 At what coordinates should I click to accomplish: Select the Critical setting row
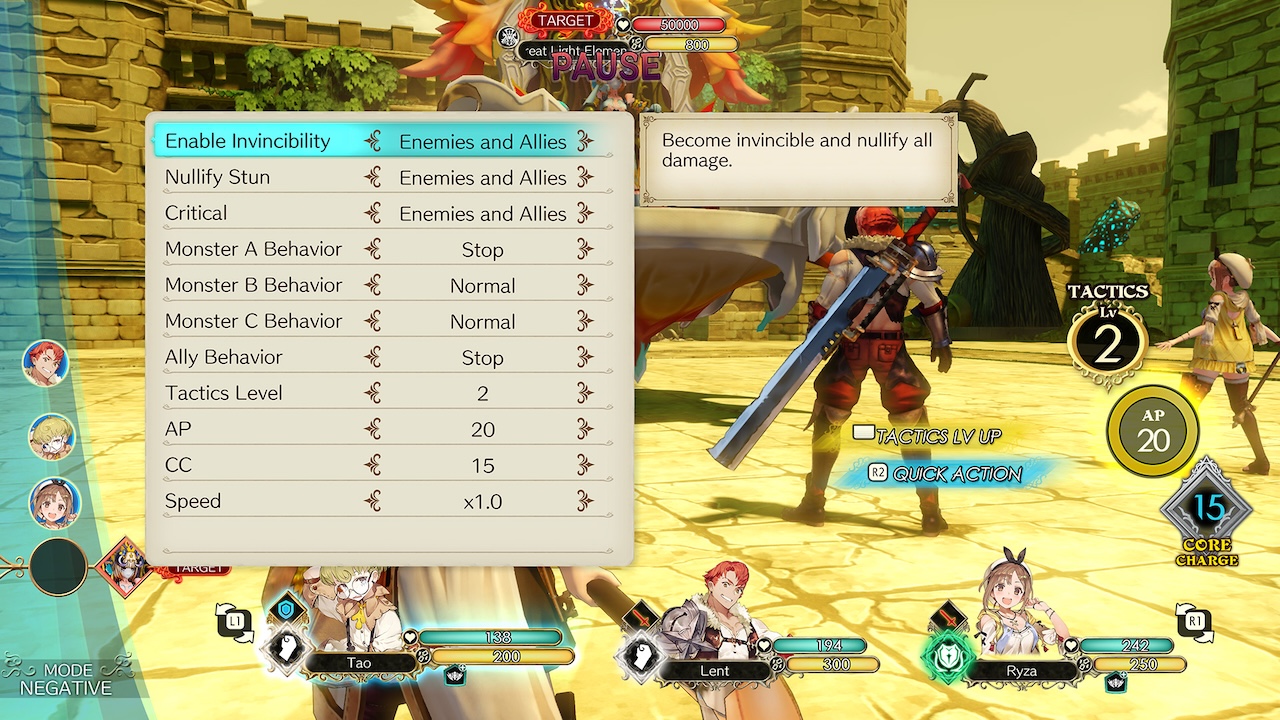(196, 213)
